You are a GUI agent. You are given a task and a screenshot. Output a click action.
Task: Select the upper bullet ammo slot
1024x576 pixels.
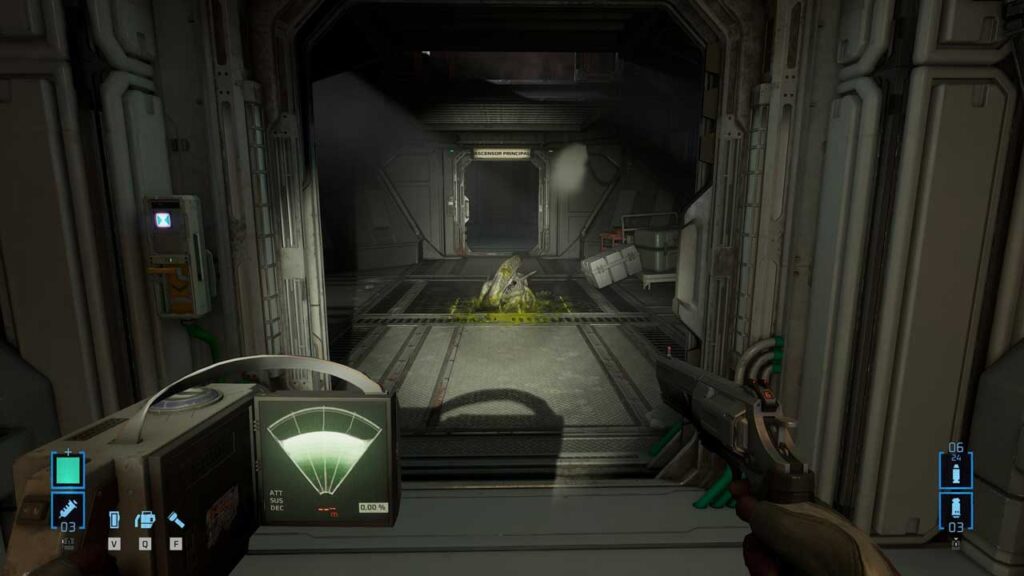tap(955, 472)
